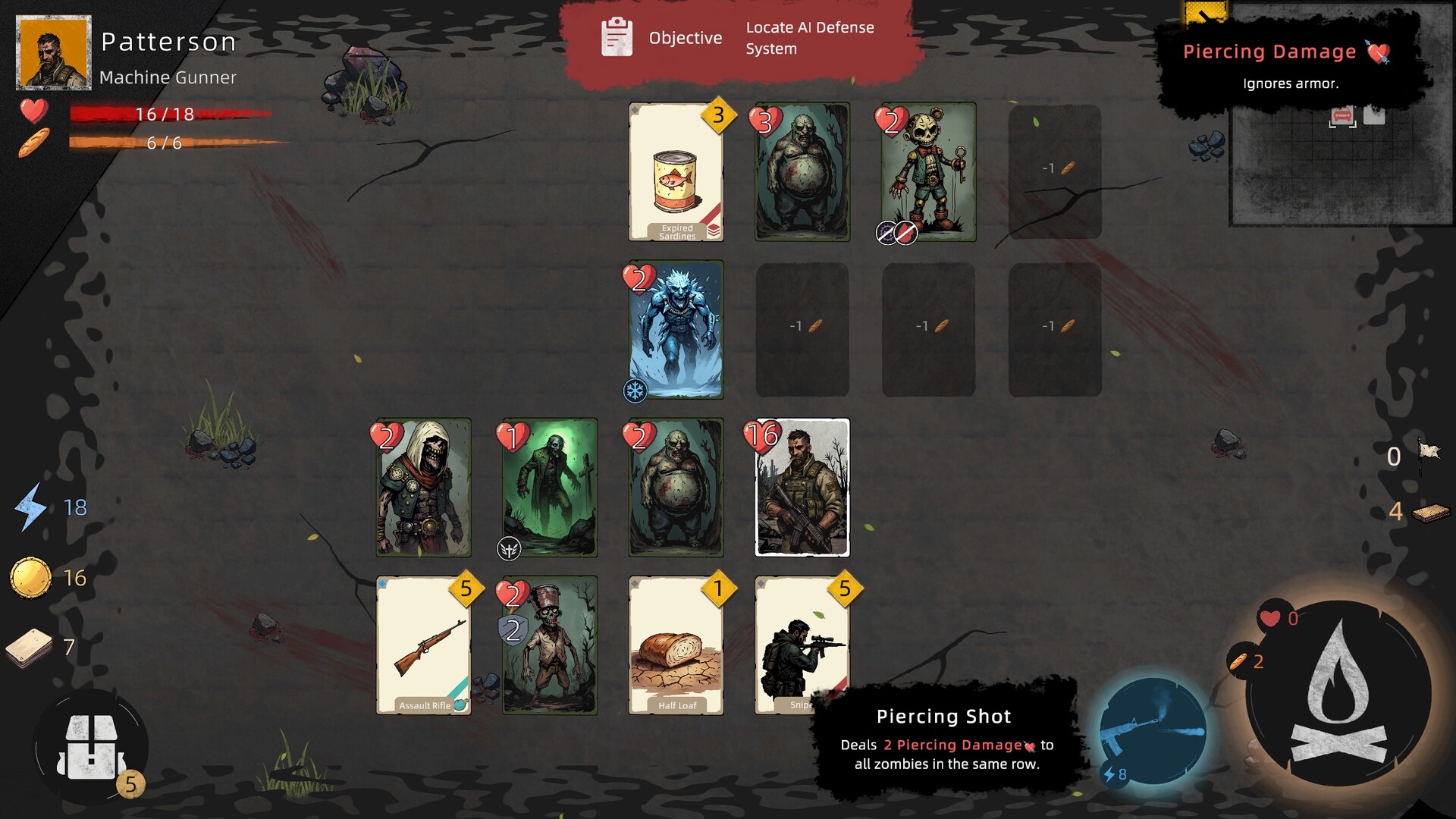Click the gold coin currency icon
The image size is (1456, 819).
(30, 576)
